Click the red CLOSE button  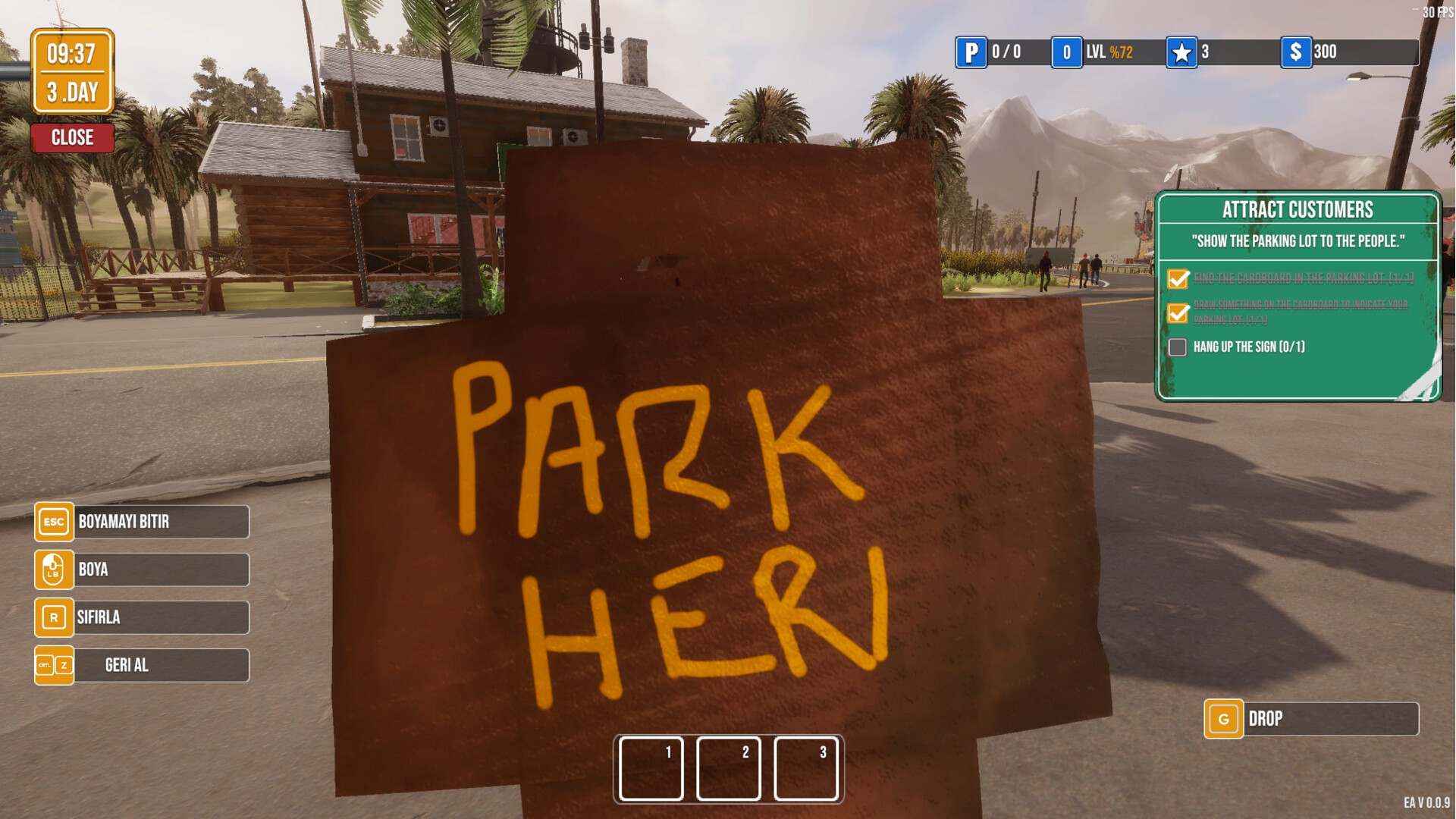[73, 138]
